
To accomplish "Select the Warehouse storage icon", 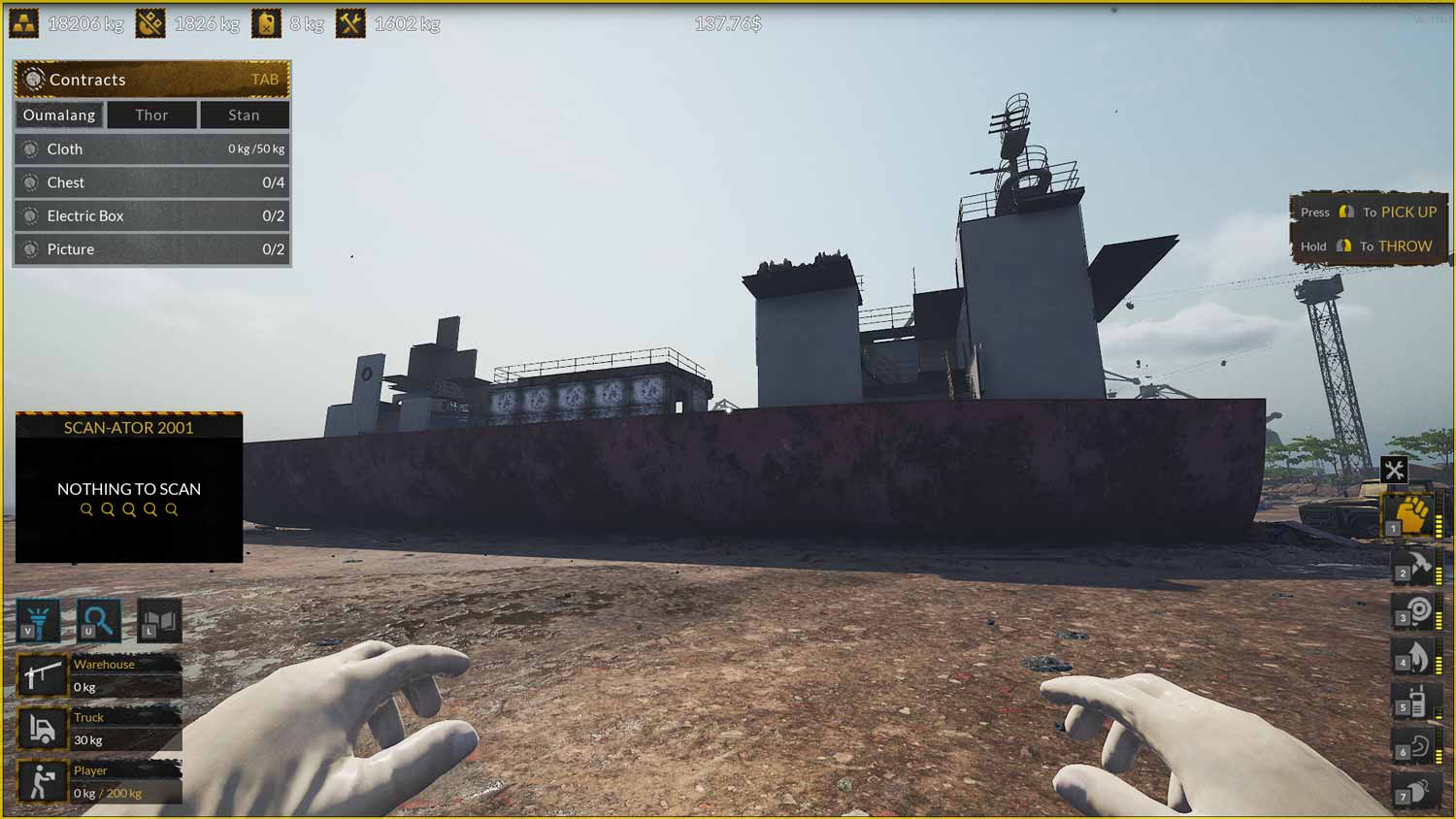I will pyautogui.click(x=43, y=674).
